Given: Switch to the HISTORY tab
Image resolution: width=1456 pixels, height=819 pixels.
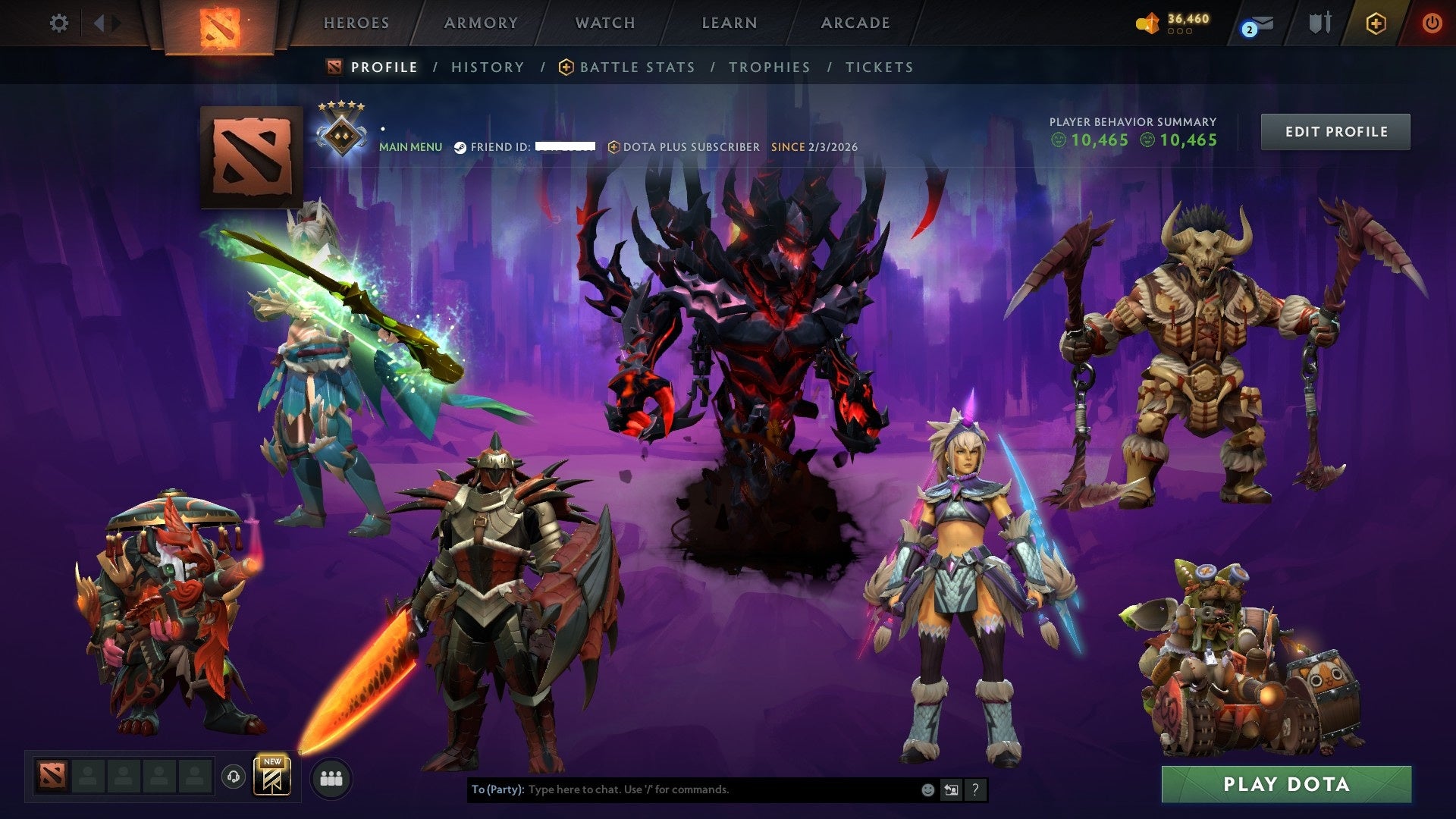Looking at the screenshot, I should click(487, 67).
